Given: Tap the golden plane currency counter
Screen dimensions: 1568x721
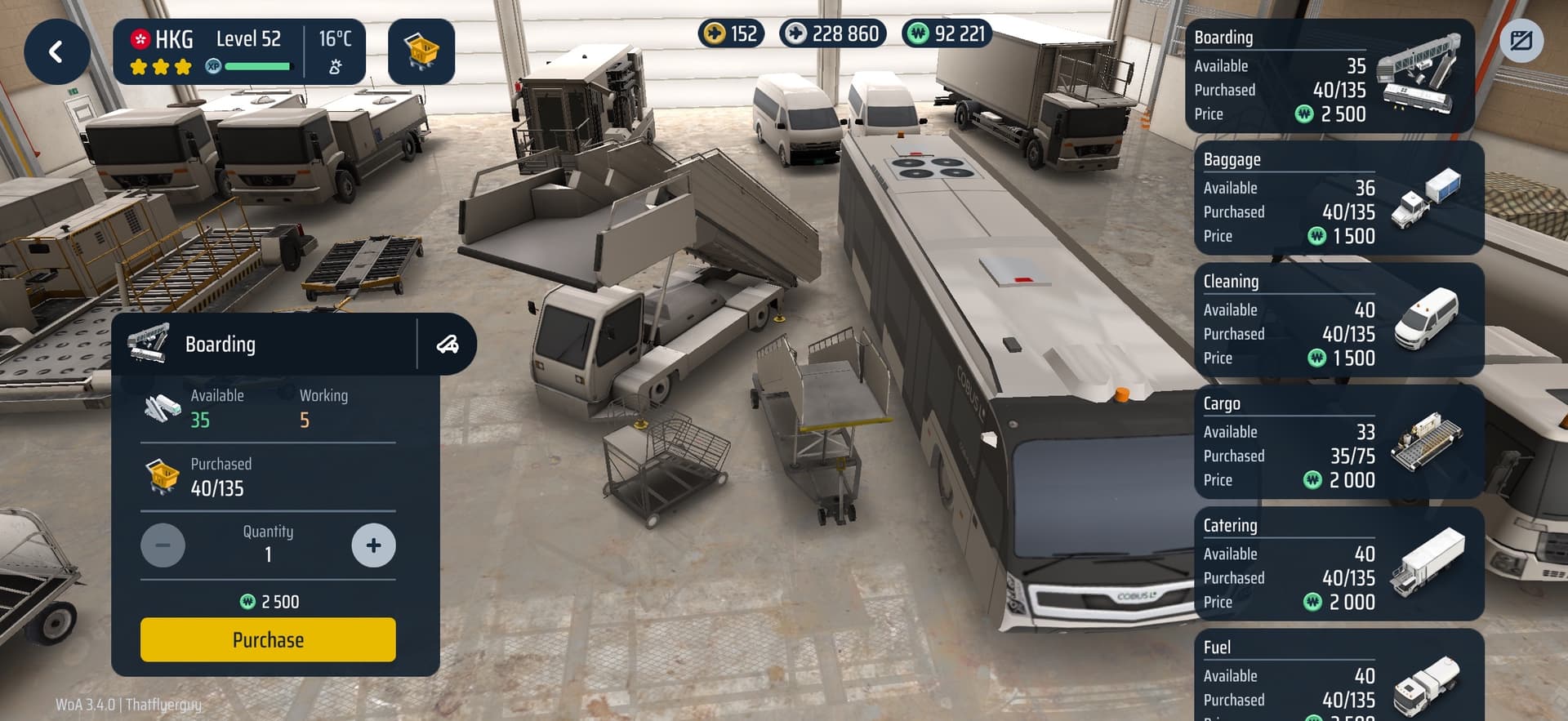Looking at the screenshot, I should point(732,33).
